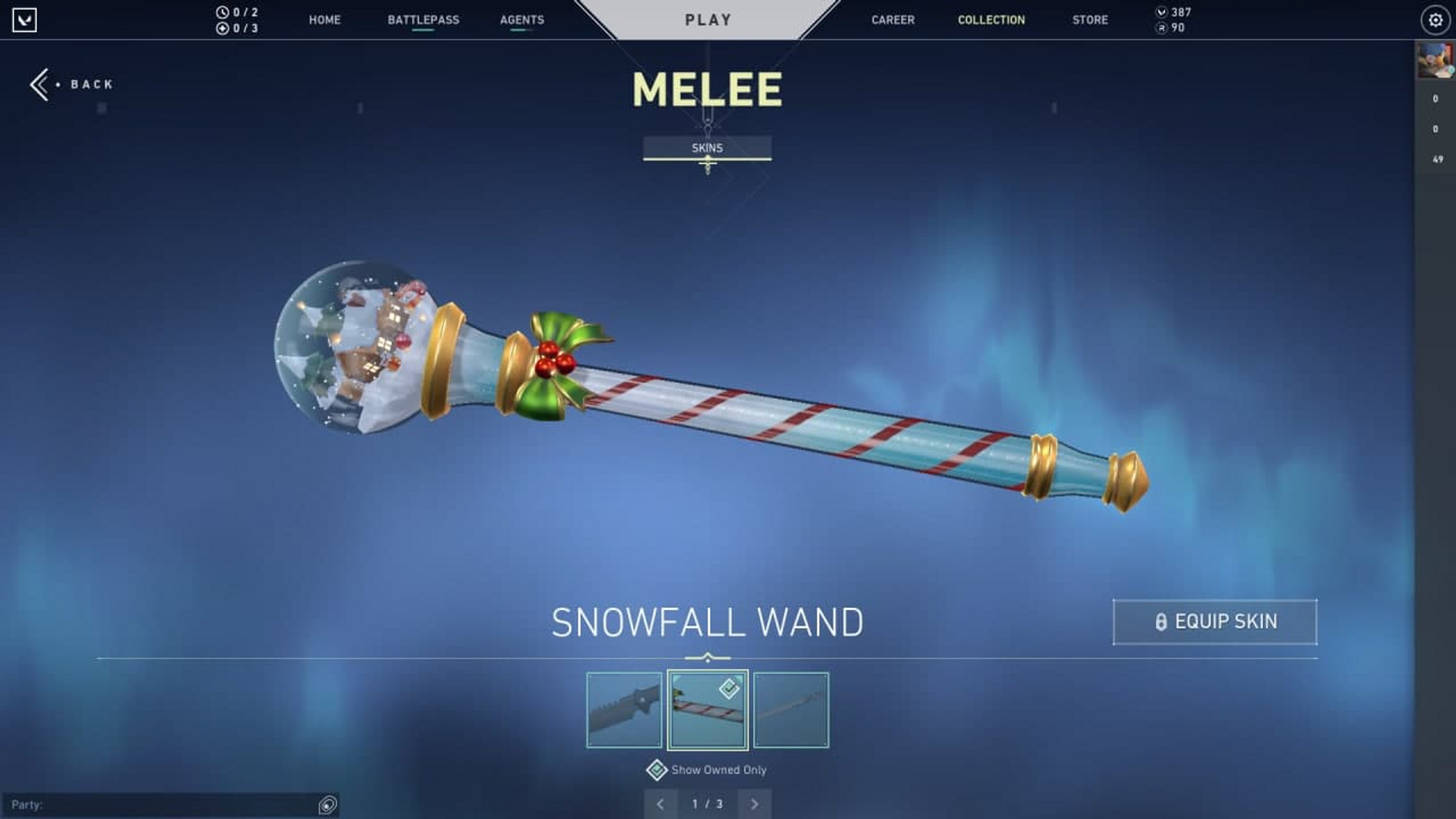Switch to the Skins tab
Screen dimensions: 1456x819
coord(707,148)
